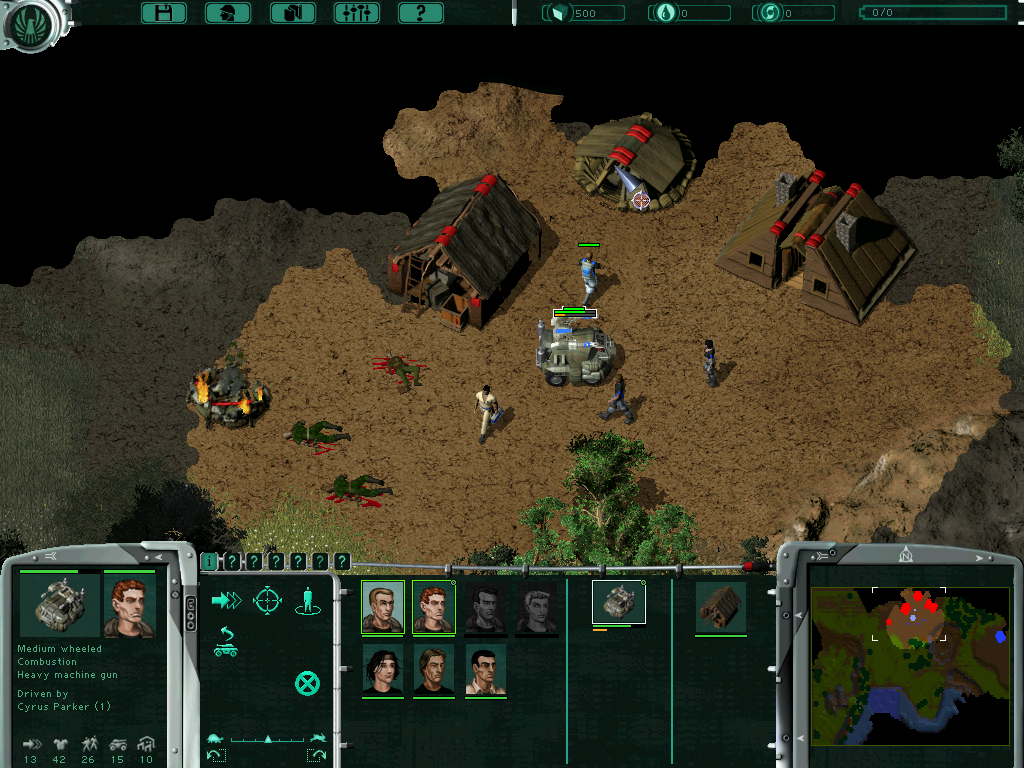Screen dimensions: 1024x768
Task: Select the blond character portrait in roster
Action: pos(433,669)
